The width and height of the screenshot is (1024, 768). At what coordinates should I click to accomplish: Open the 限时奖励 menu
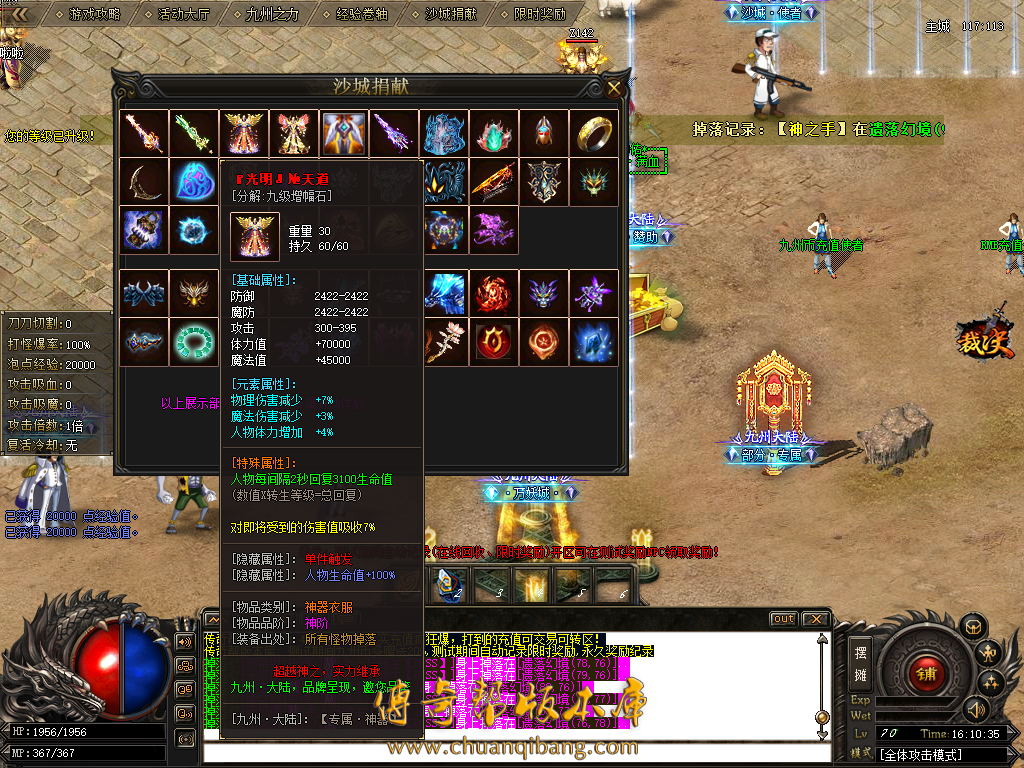pyautogui.click(x=539, y=15)
